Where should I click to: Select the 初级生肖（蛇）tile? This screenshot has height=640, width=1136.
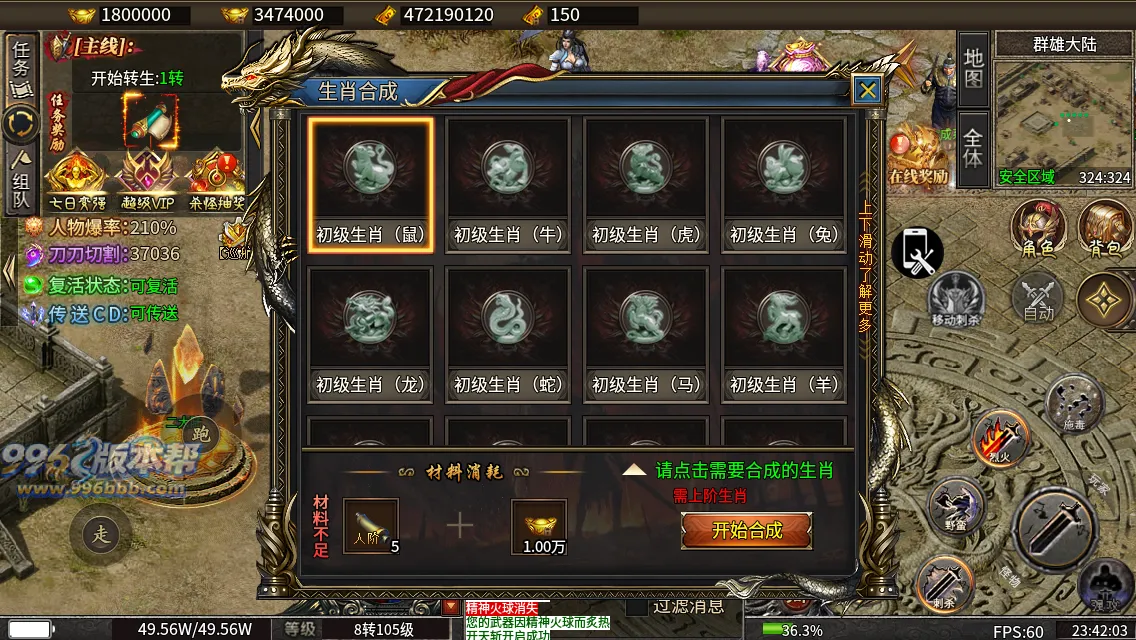508,335
